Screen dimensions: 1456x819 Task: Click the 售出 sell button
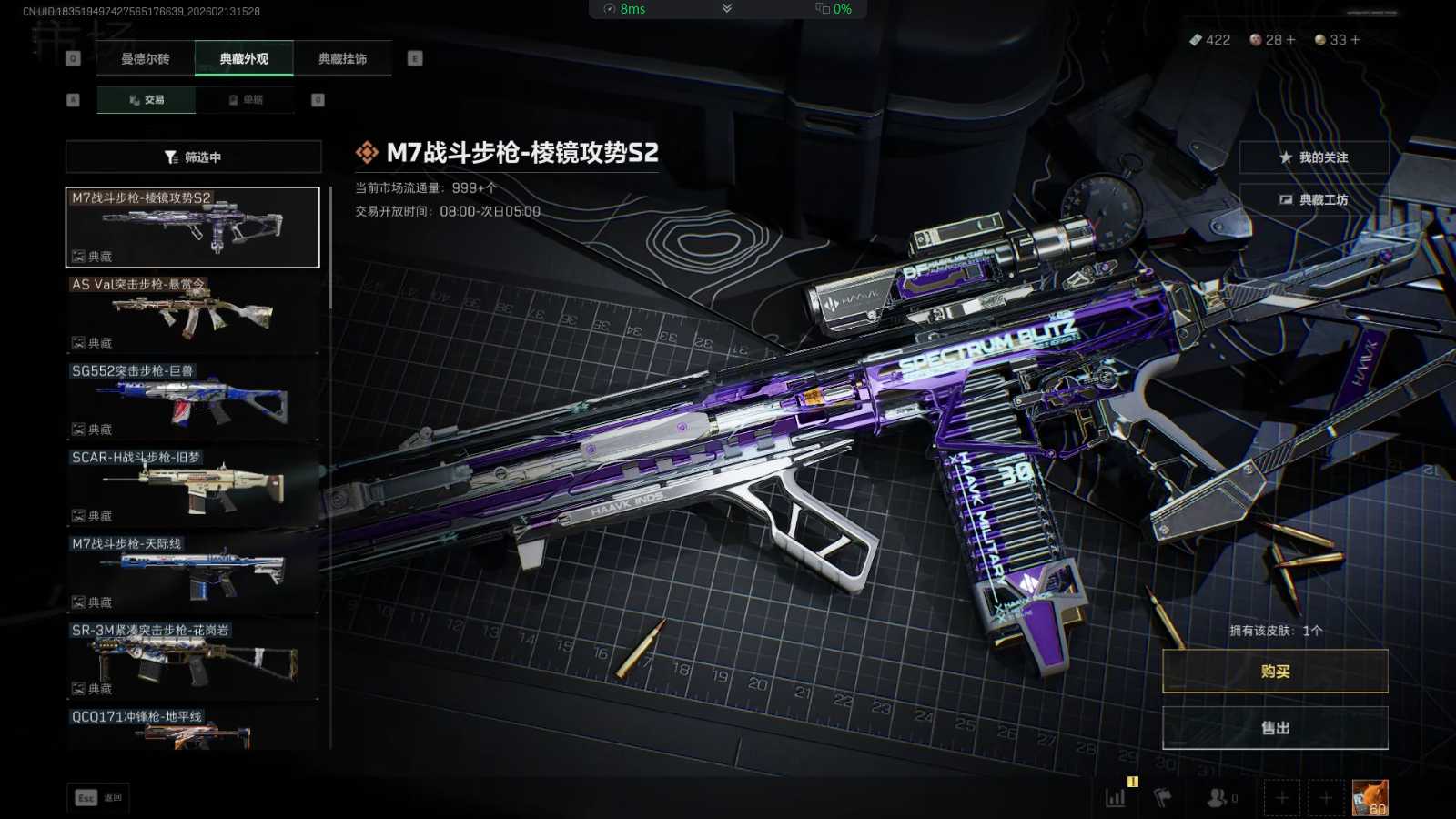coord(1275,728)
